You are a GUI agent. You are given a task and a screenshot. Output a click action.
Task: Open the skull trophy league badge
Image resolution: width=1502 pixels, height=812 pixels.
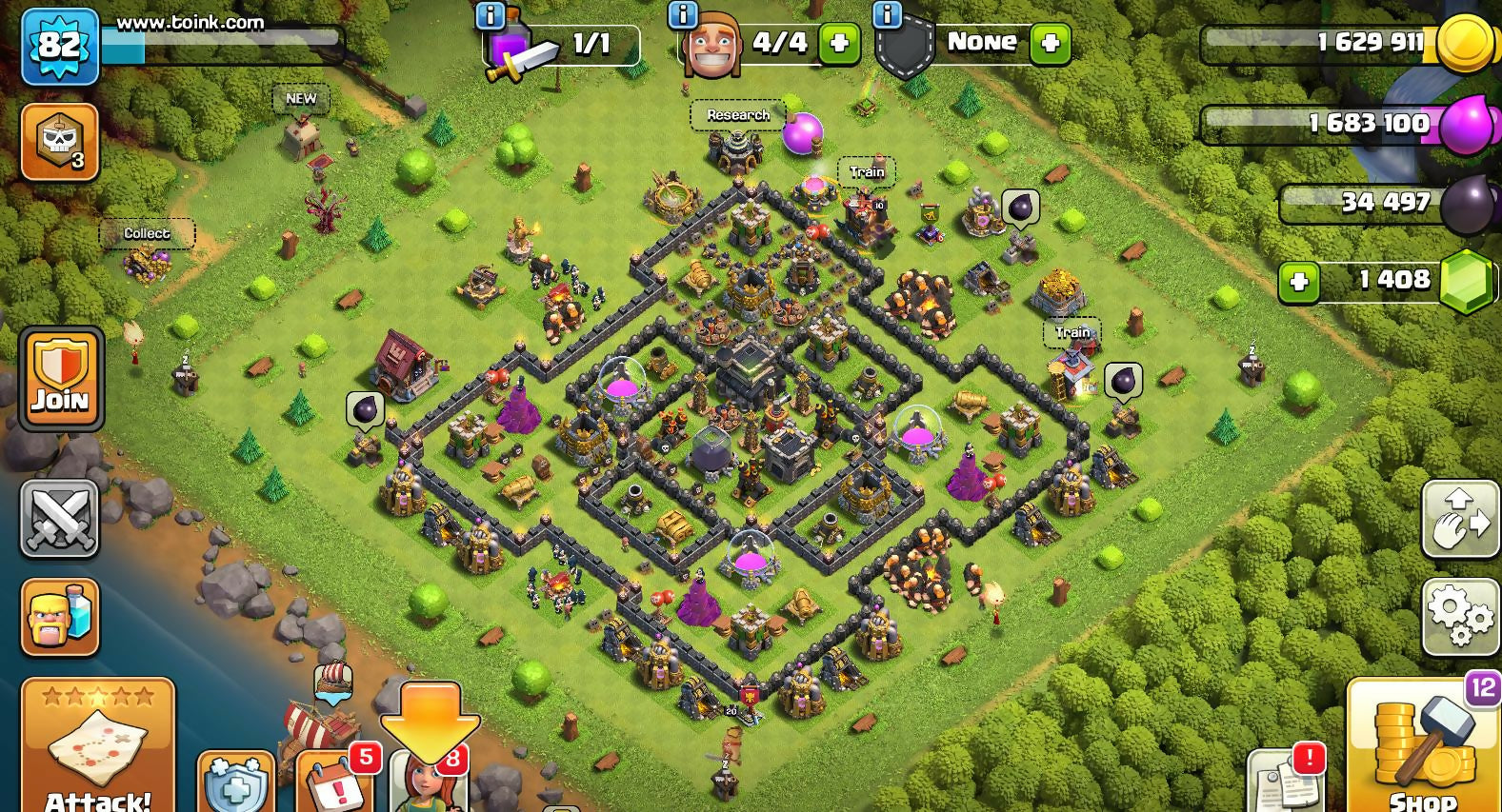coord(59,142)
